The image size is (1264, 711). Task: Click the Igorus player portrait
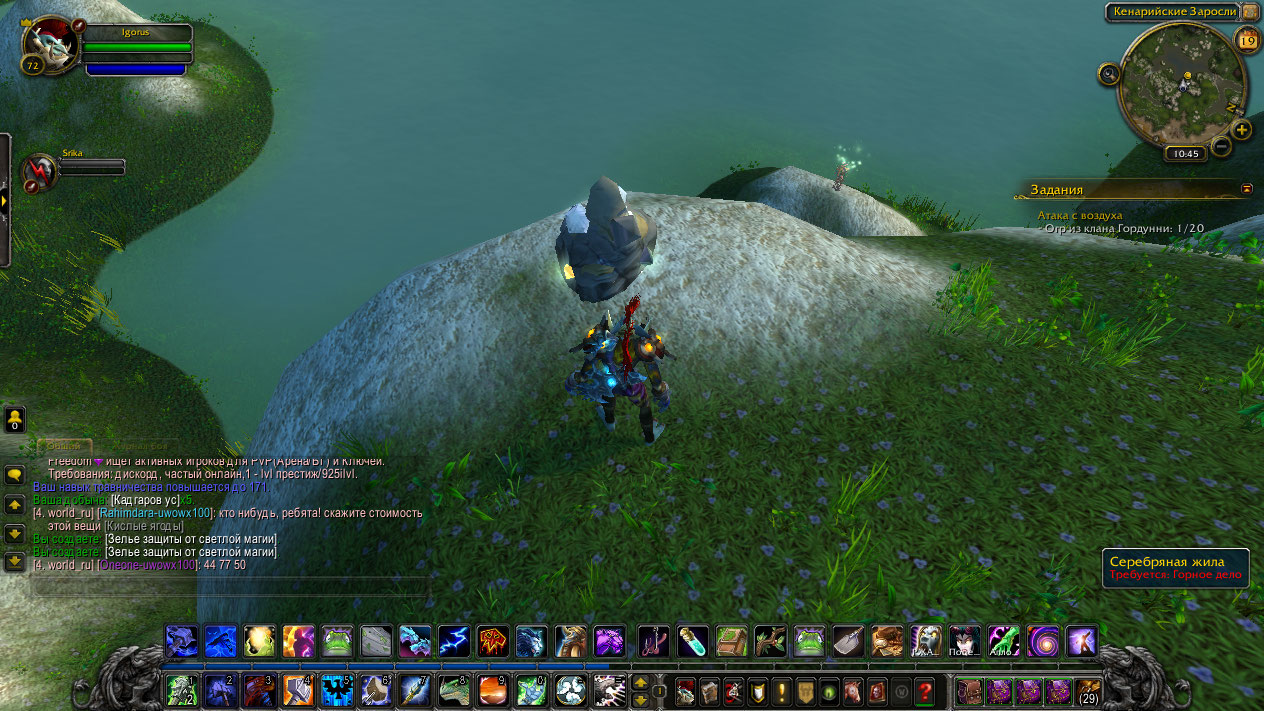[49, 44]
